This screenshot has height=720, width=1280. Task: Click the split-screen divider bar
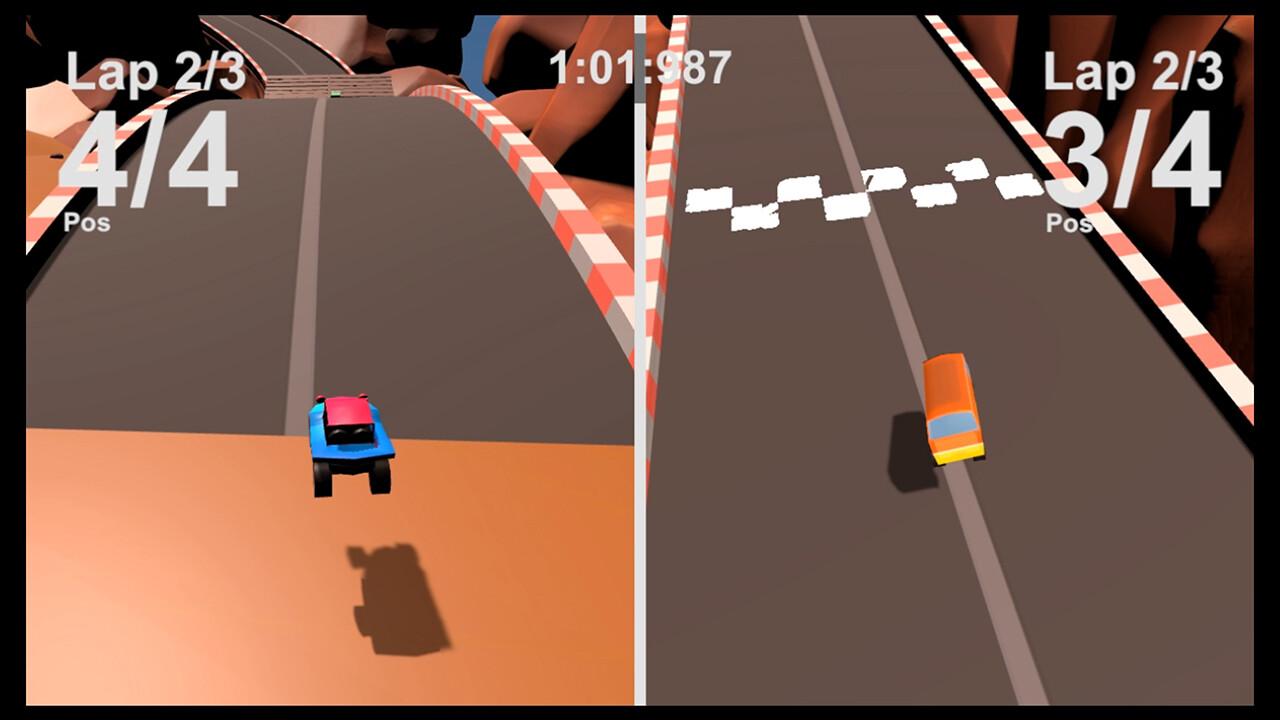click(638, 400)
